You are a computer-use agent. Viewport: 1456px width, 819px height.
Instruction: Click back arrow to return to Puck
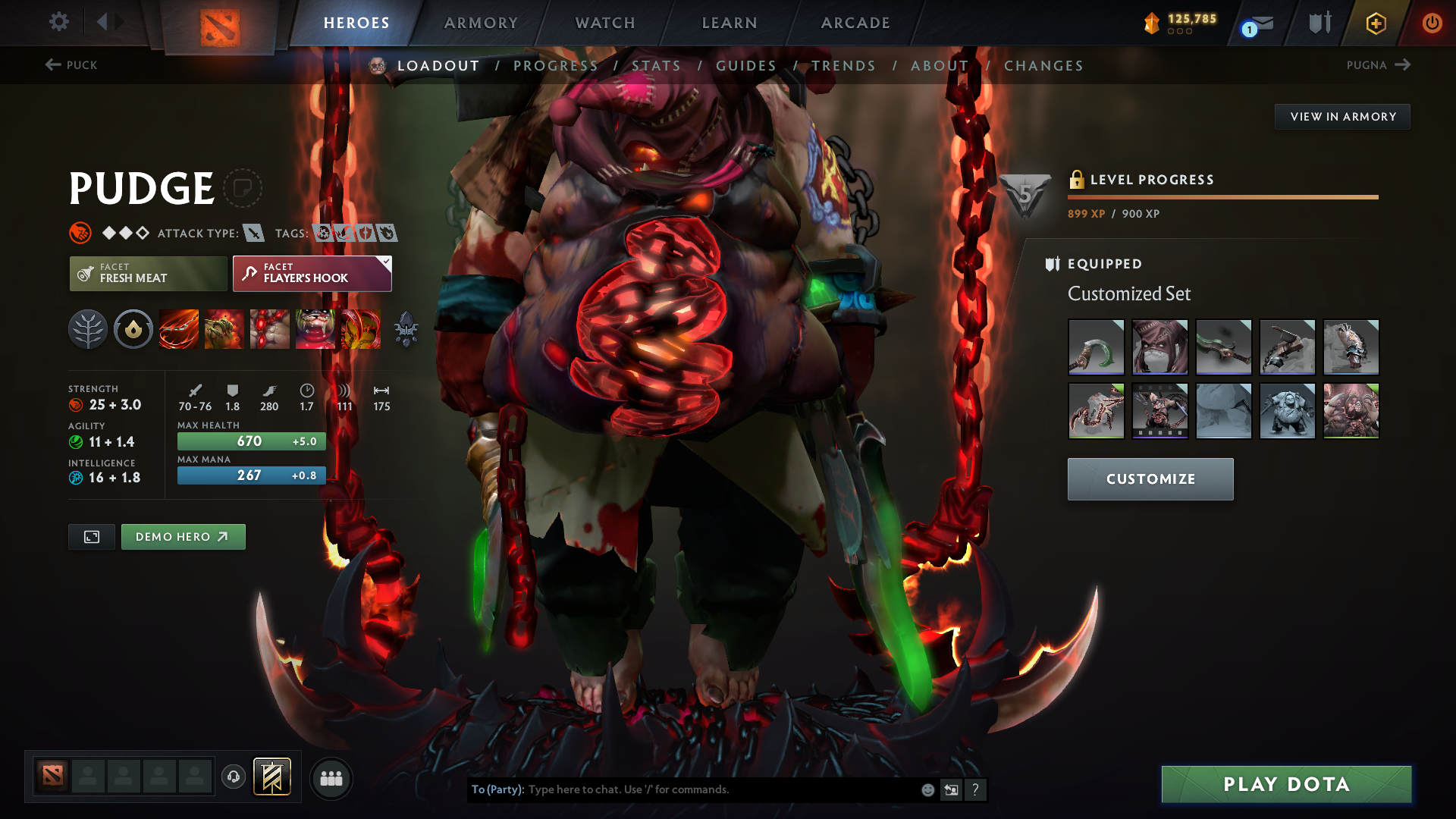coord(52,65)
